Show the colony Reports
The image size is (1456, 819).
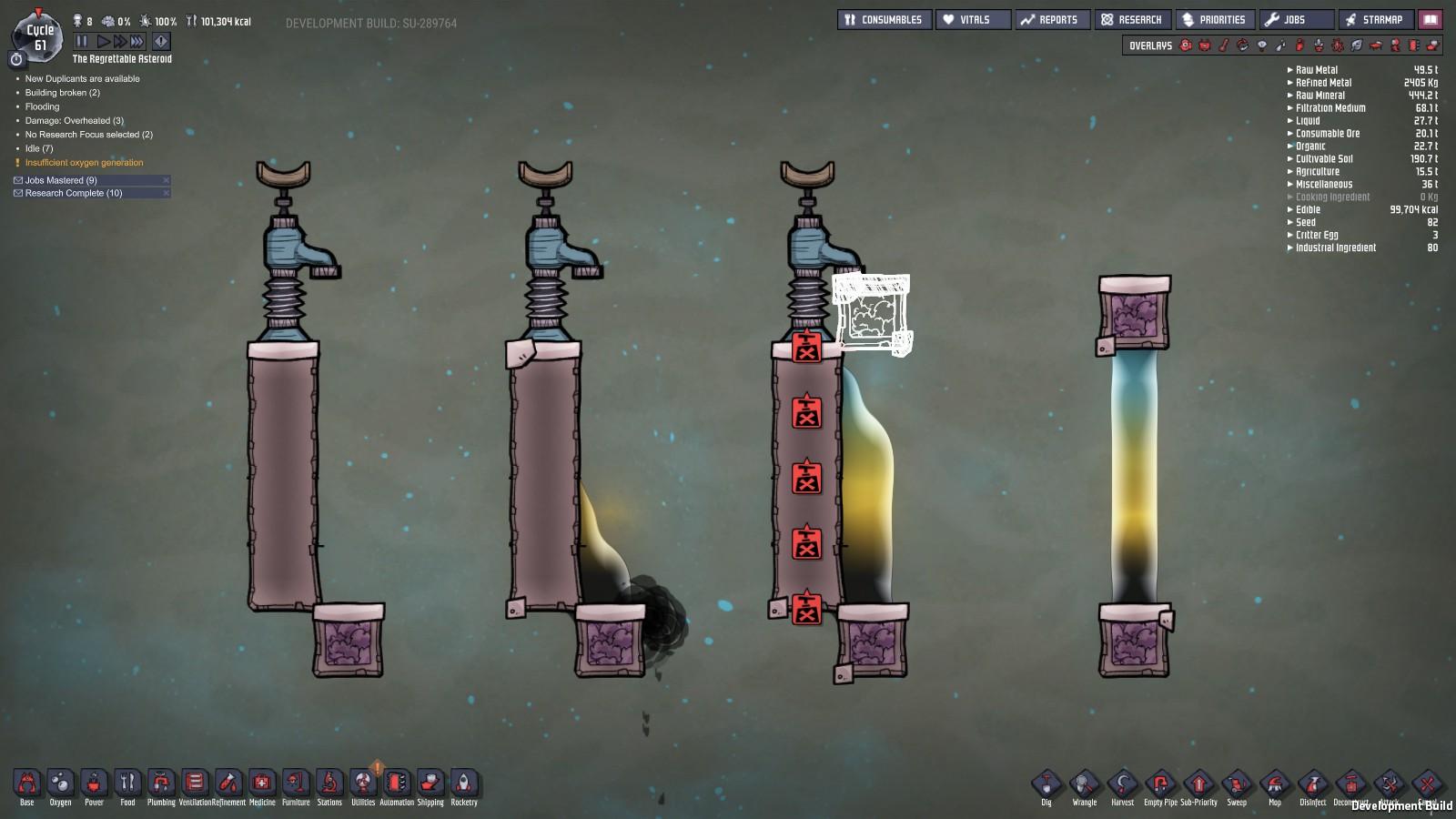point(1050,19)
